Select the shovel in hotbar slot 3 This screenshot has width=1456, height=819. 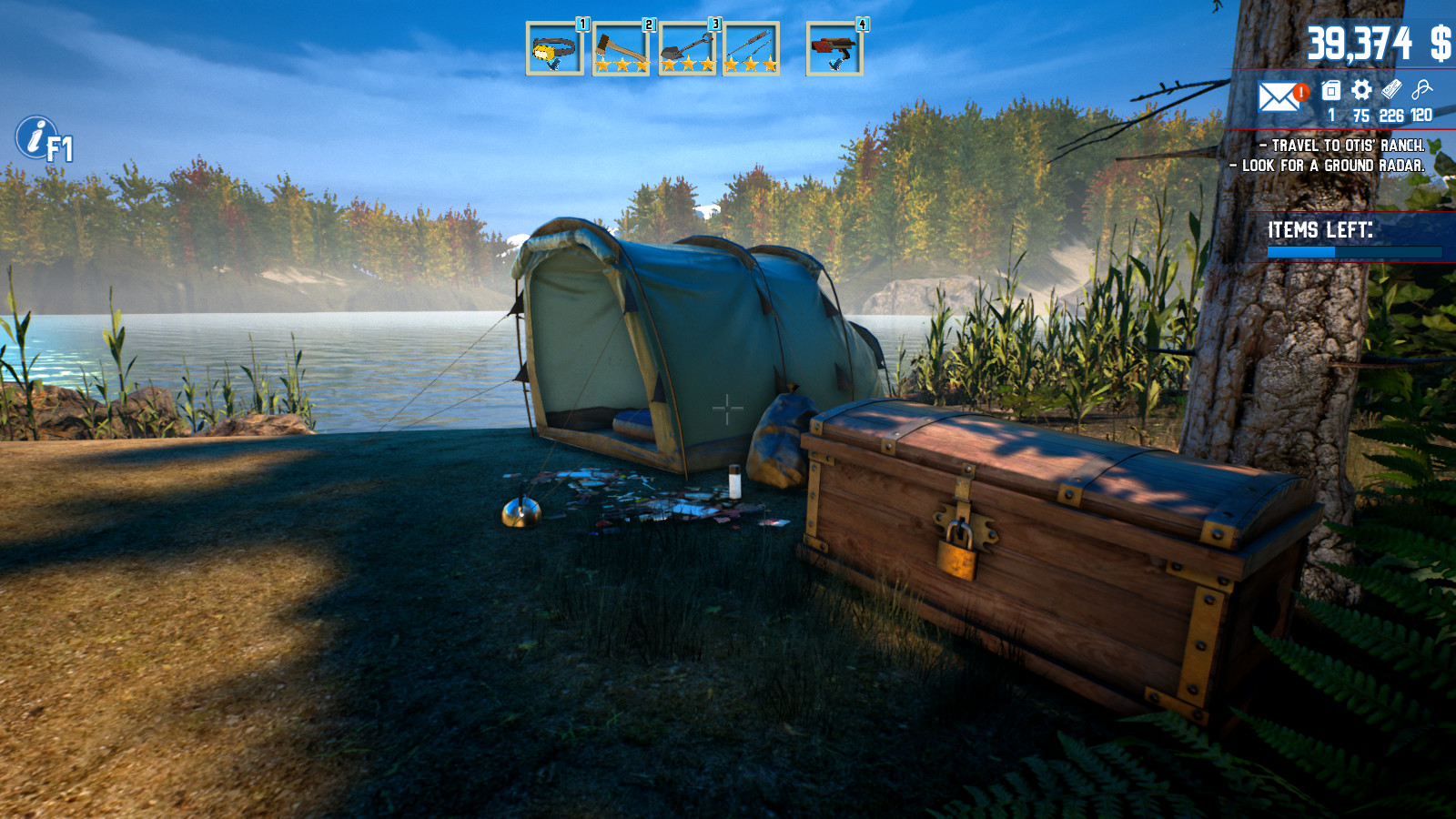(687, 44)
